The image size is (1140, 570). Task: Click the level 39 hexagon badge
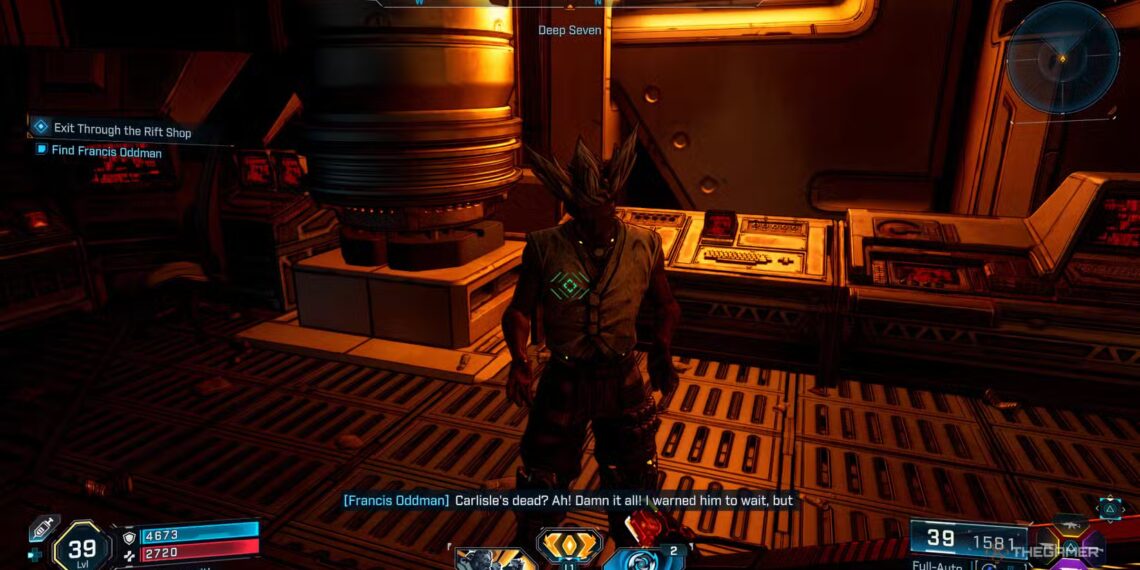click(82, 548)
